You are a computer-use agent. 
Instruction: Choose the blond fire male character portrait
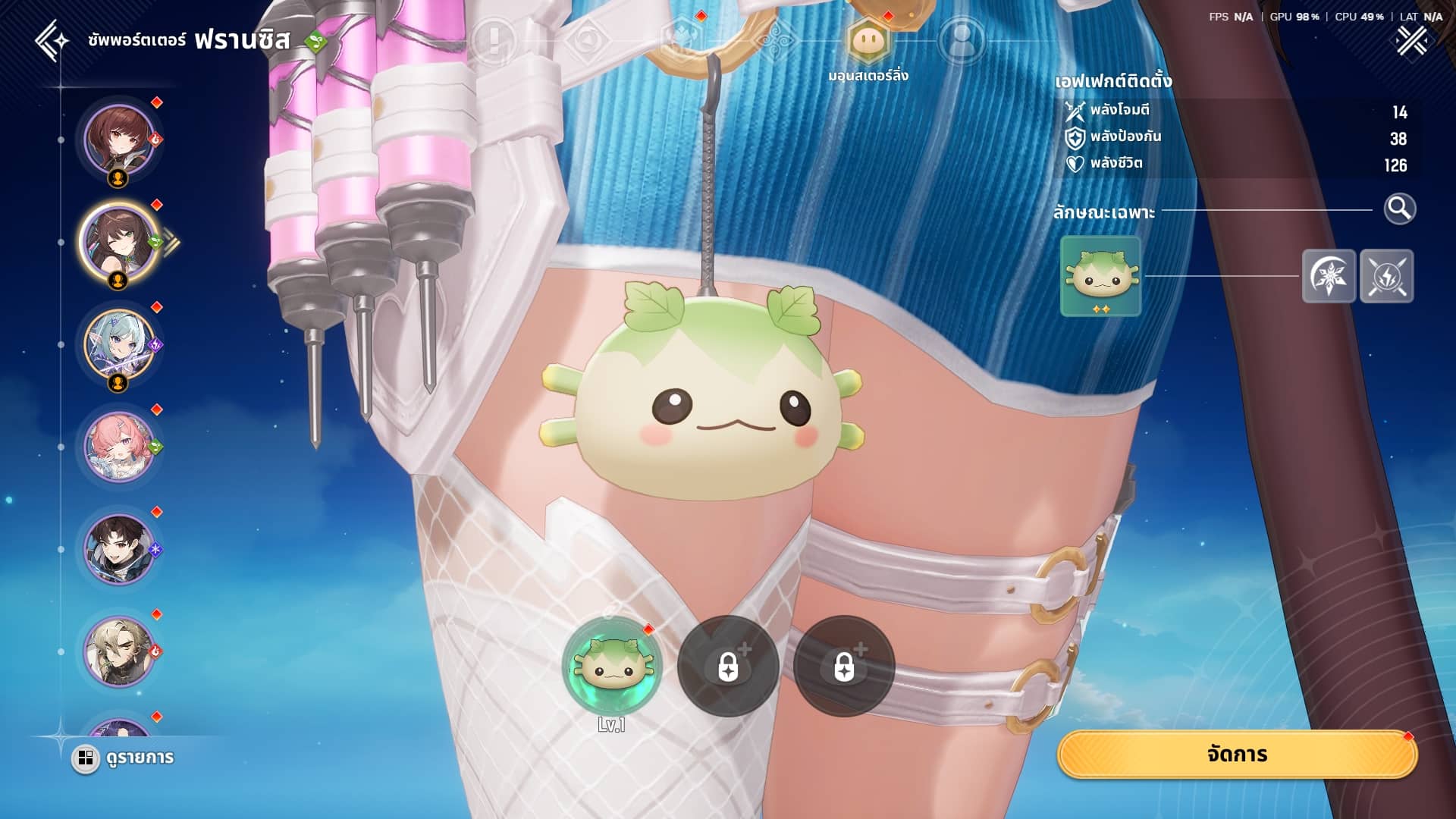118,652
